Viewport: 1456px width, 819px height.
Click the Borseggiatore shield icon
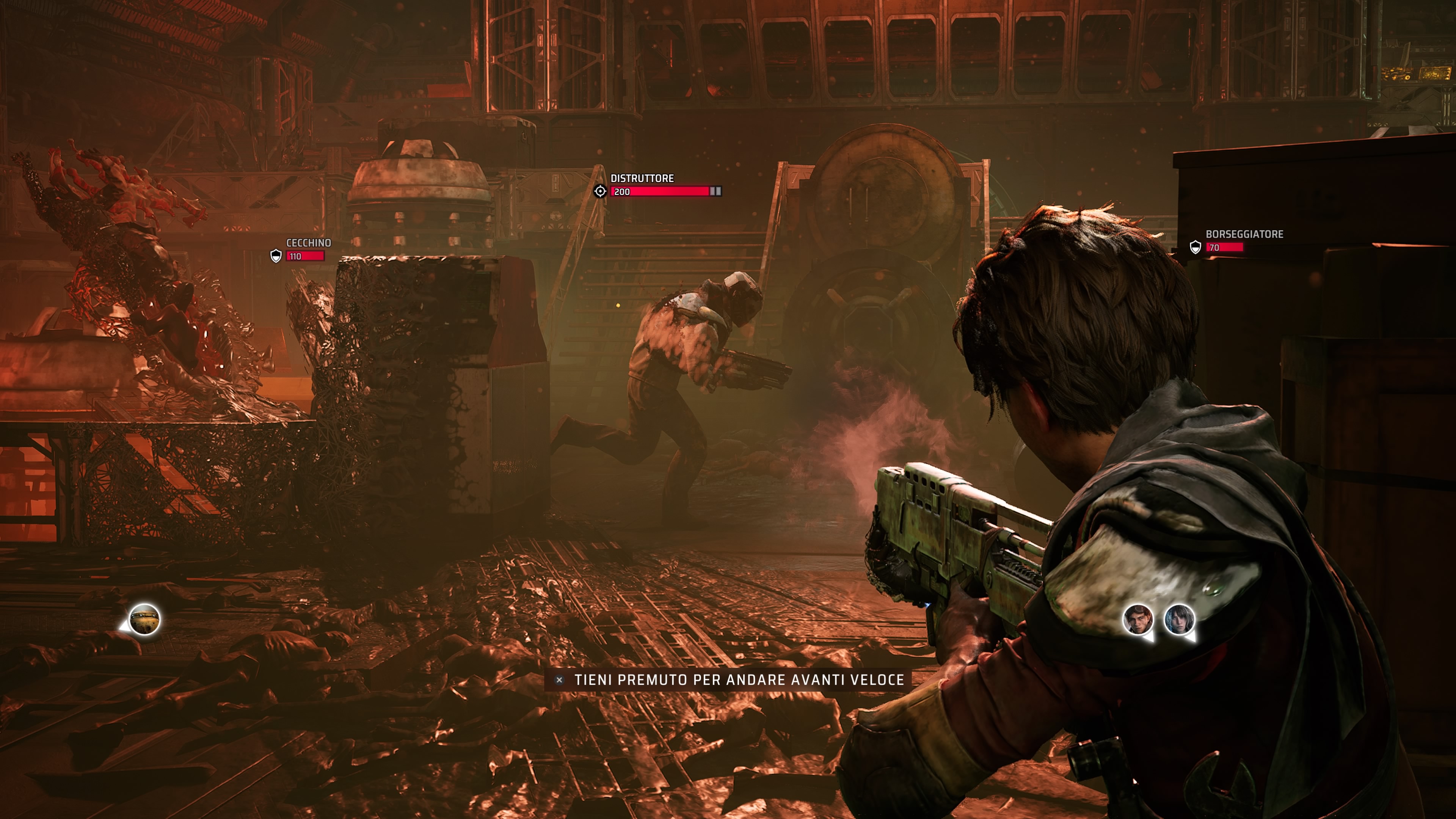(1195, 247)
